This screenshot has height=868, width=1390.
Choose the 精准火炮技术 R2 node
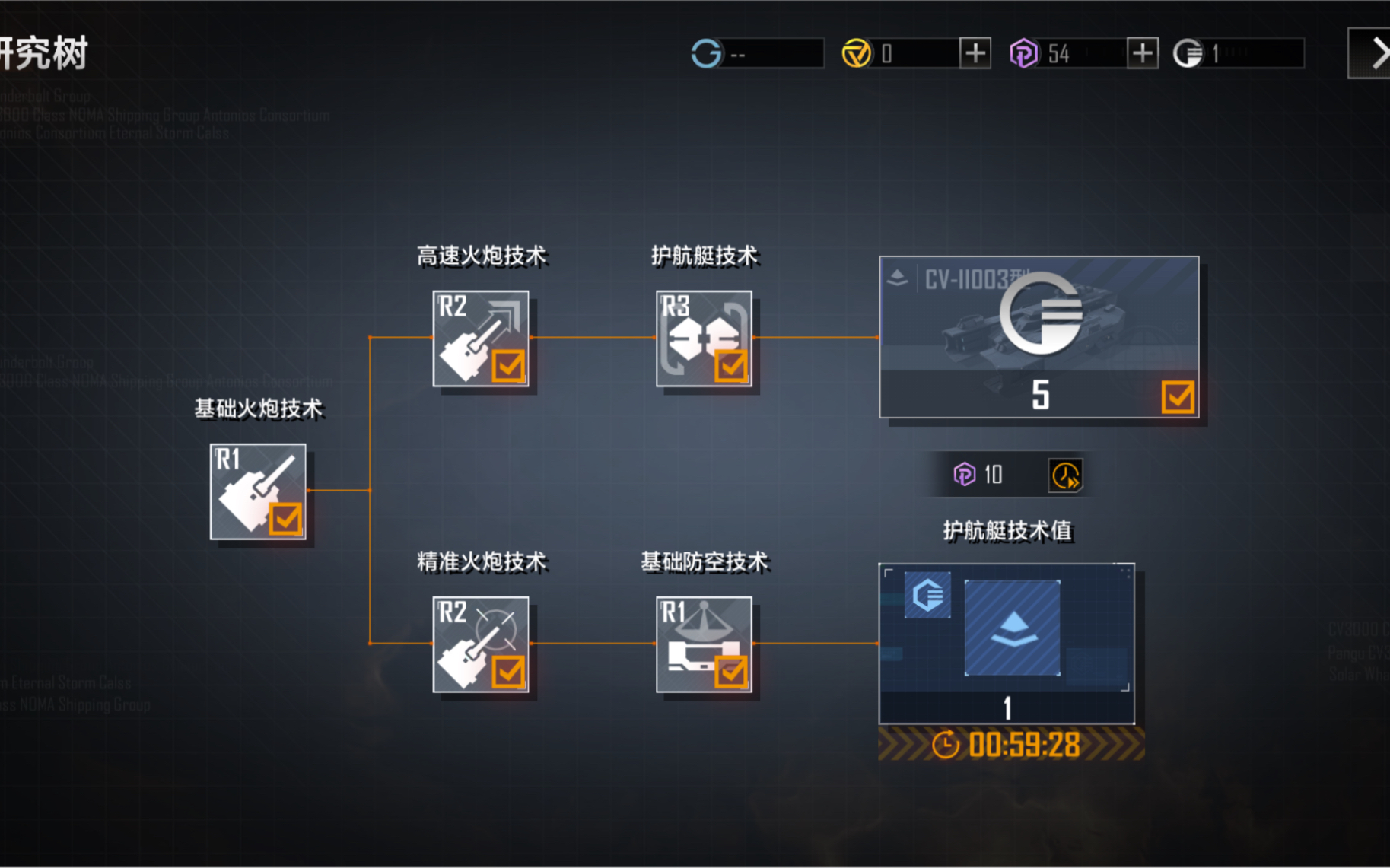coord(481,644)
